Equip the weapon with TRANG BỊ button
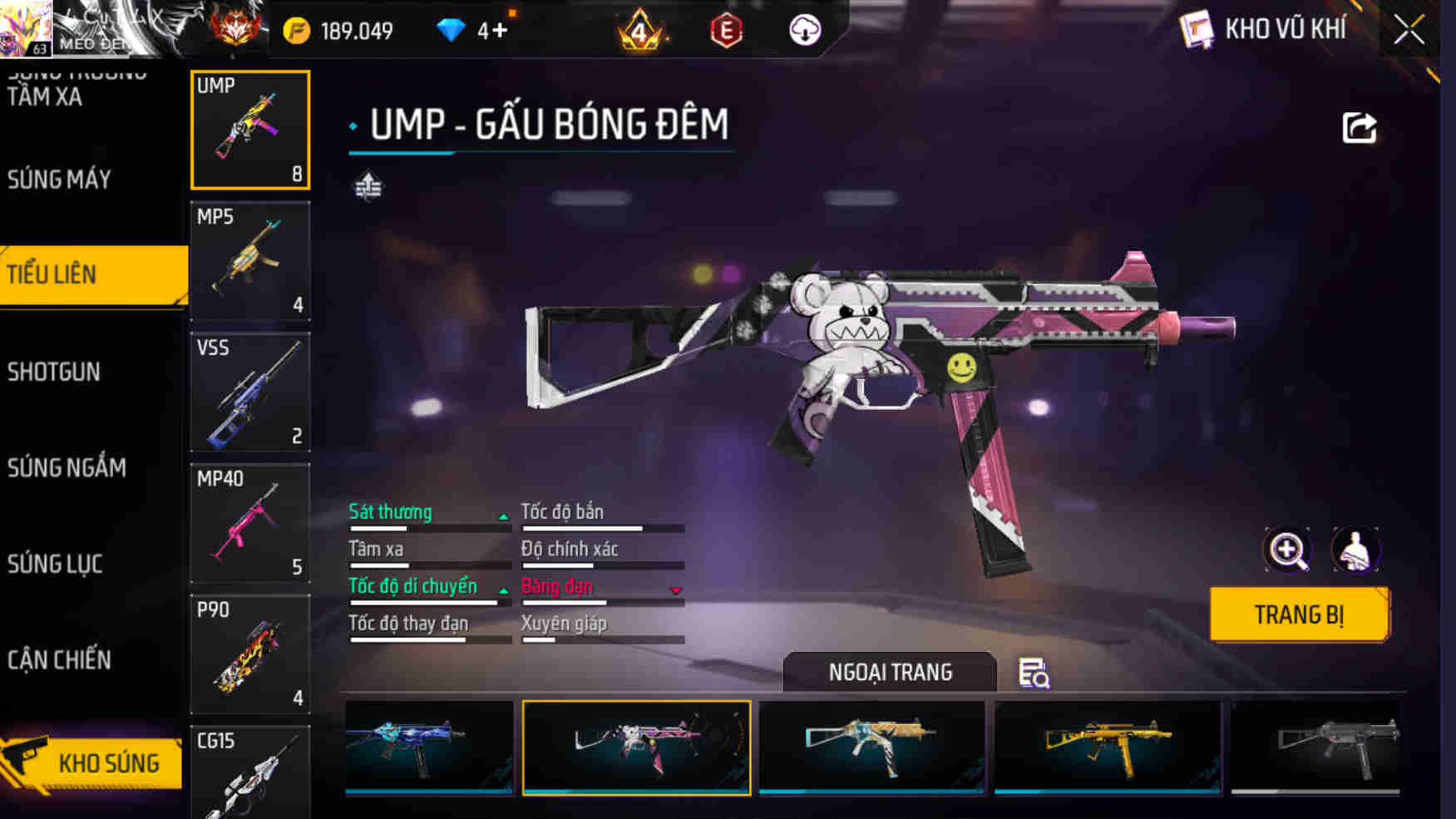 (x=1299, y=614)
